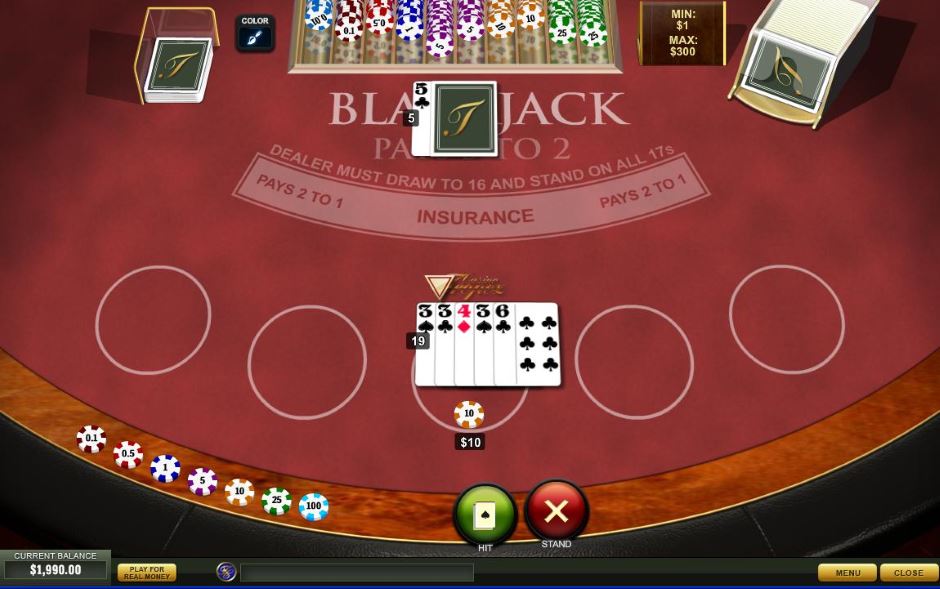Stand on the current hand
The image size is (940, 589).
coord(556,511)
